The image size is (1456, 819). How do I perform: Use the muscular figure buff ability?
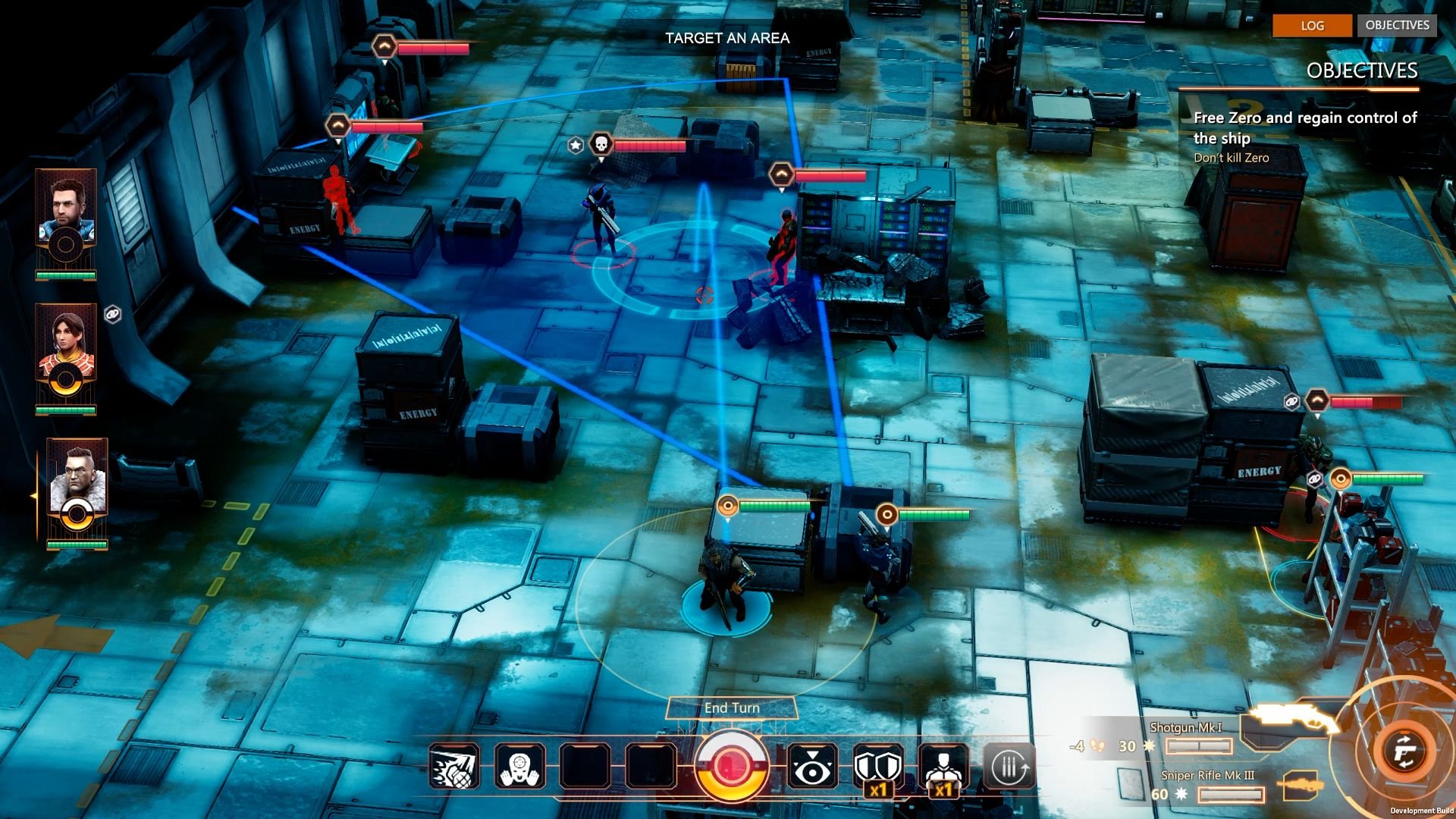[x=943, y=767]
